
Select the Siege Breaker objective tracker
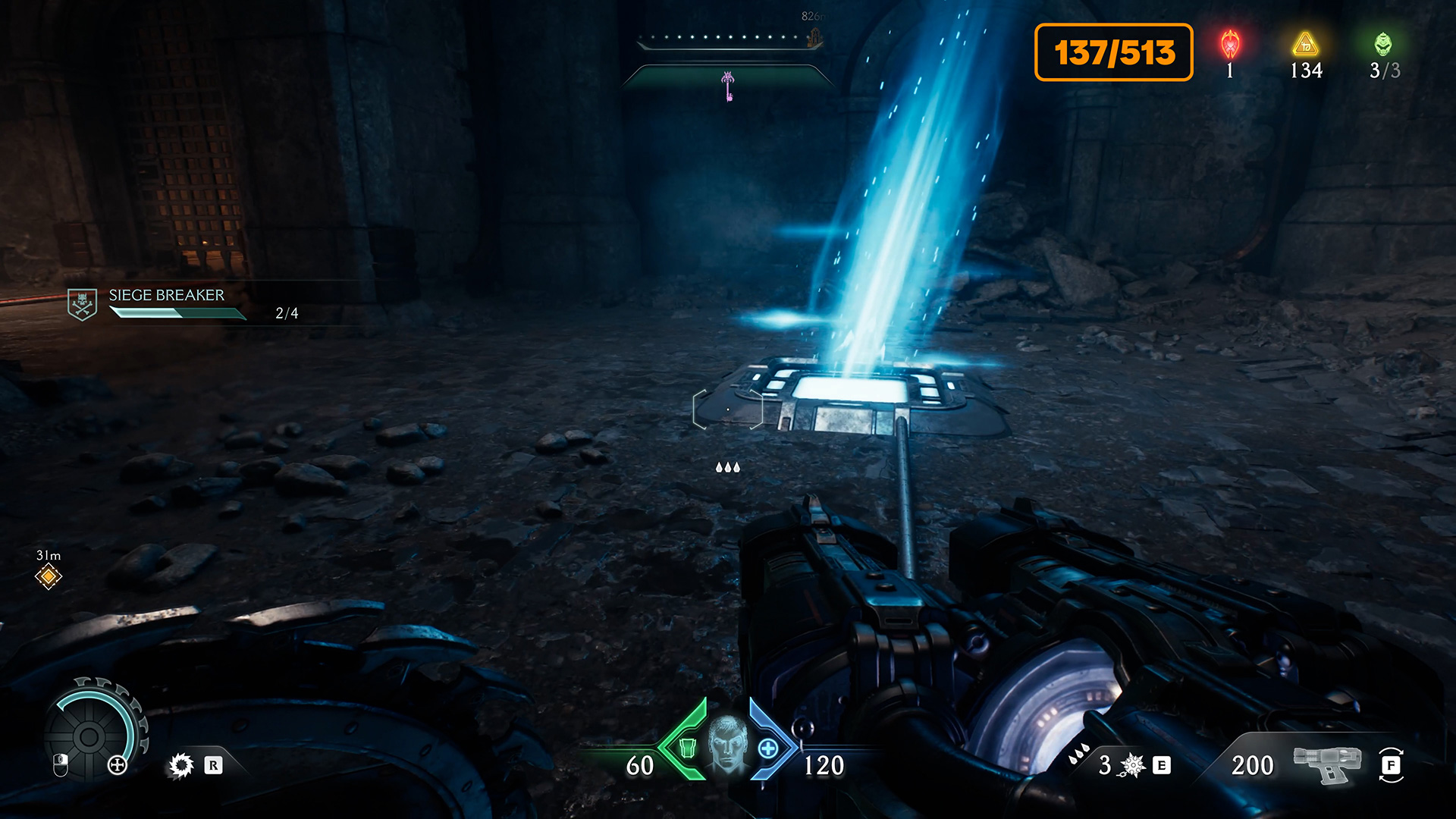182,303
